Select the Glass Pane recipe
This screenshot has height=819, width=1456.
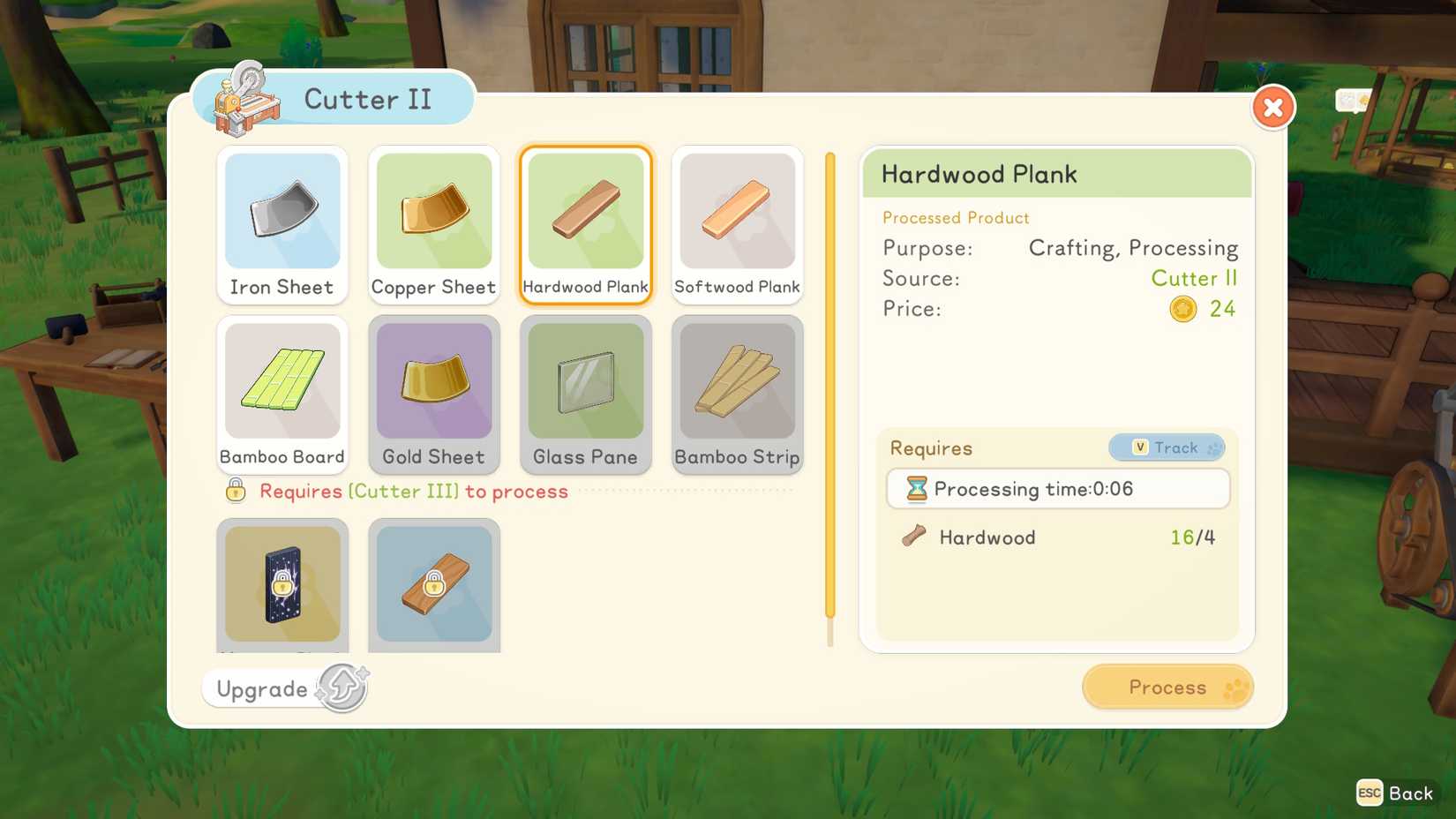click(x=585, y=394)
